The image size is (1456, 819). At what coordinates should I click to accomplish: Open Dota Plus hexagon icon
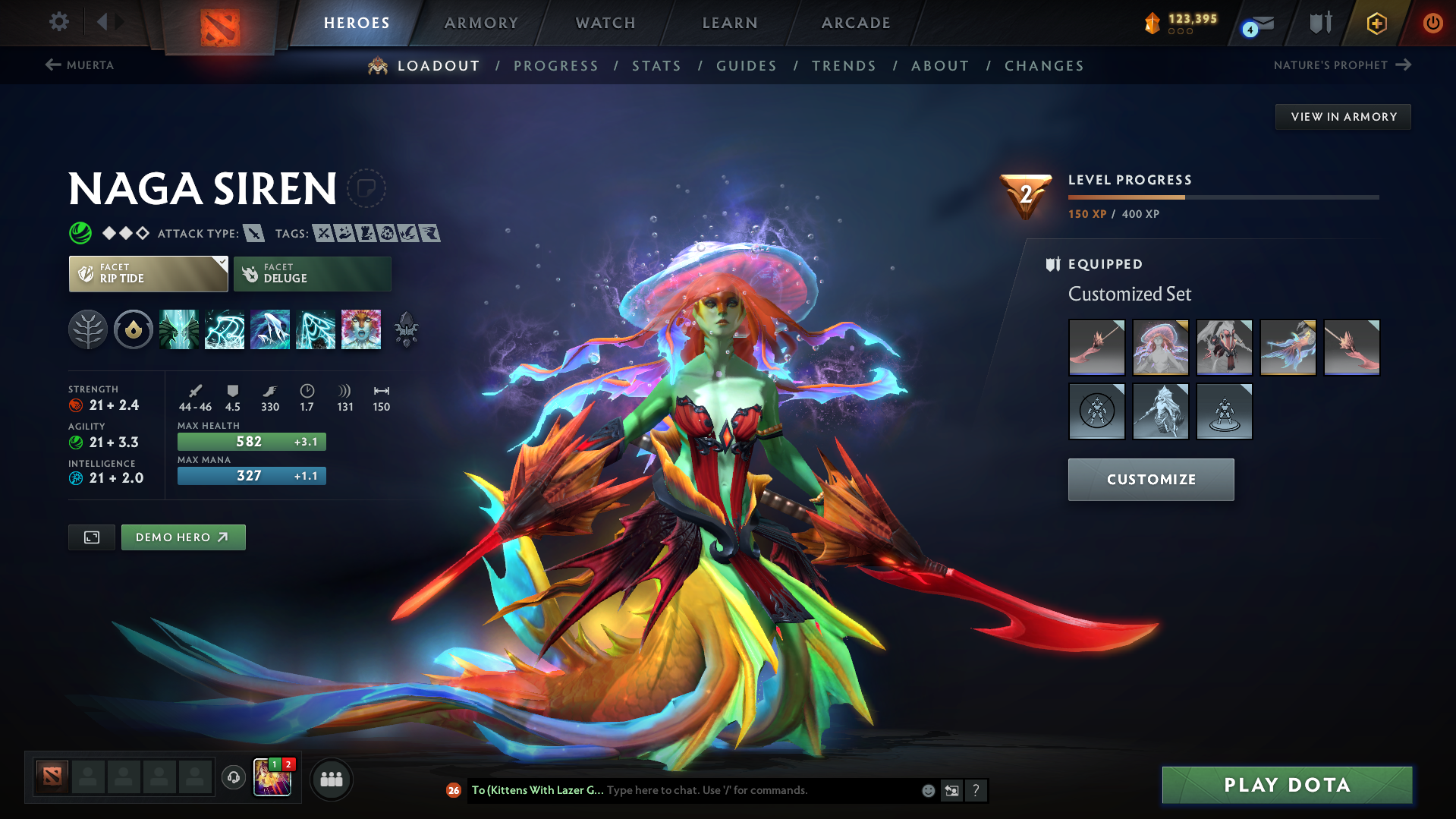tap(1376, 23)
